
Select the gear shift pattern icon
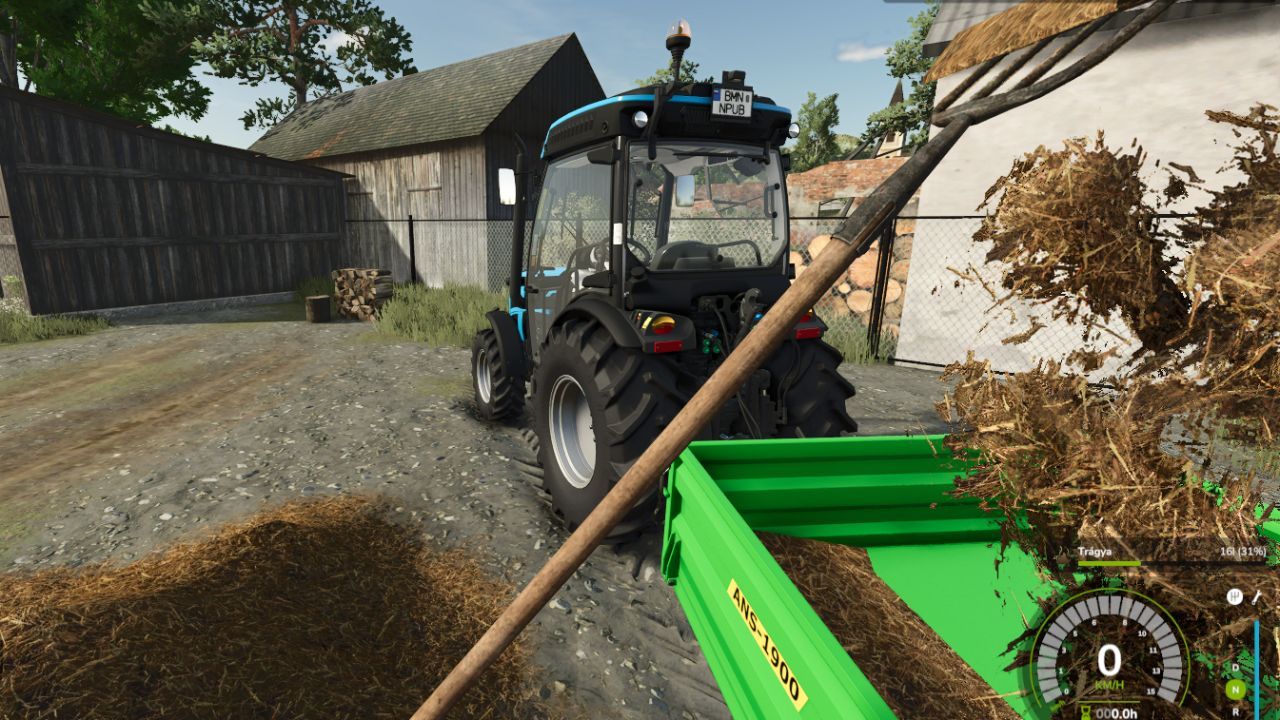coord(1234,598)
